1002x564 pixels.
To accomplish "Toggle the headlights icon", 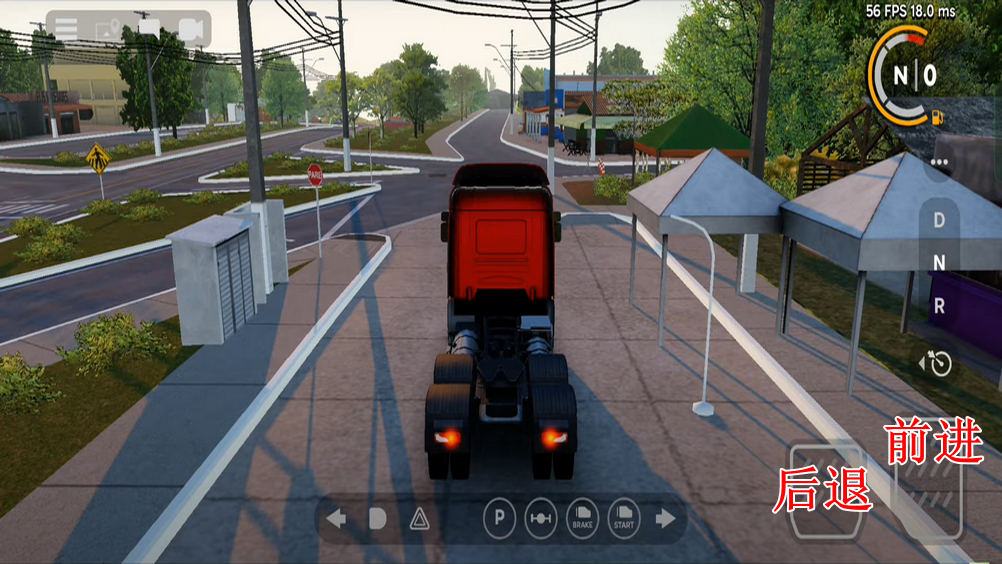I will tap(377, 518).
